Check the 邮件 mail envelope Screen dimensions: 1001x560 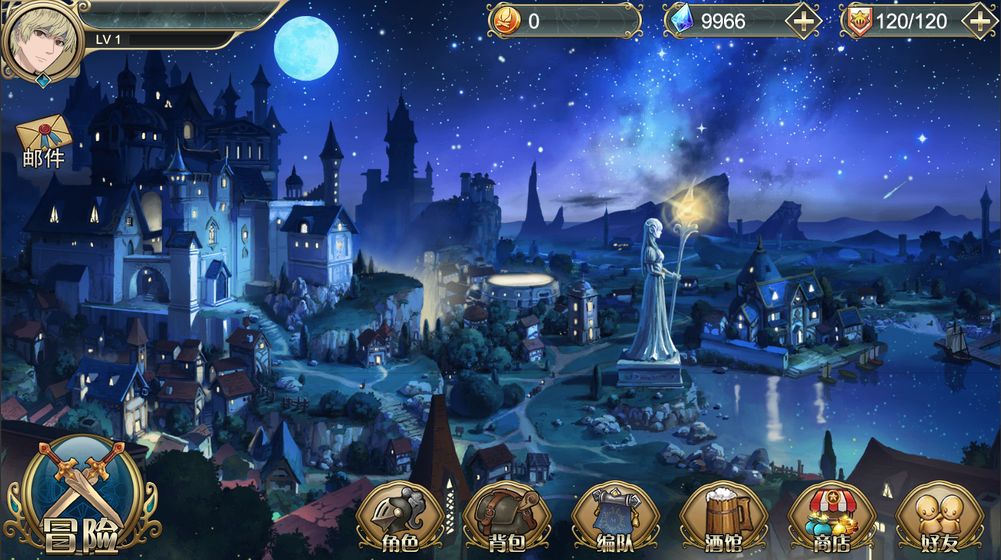point(44,140)
